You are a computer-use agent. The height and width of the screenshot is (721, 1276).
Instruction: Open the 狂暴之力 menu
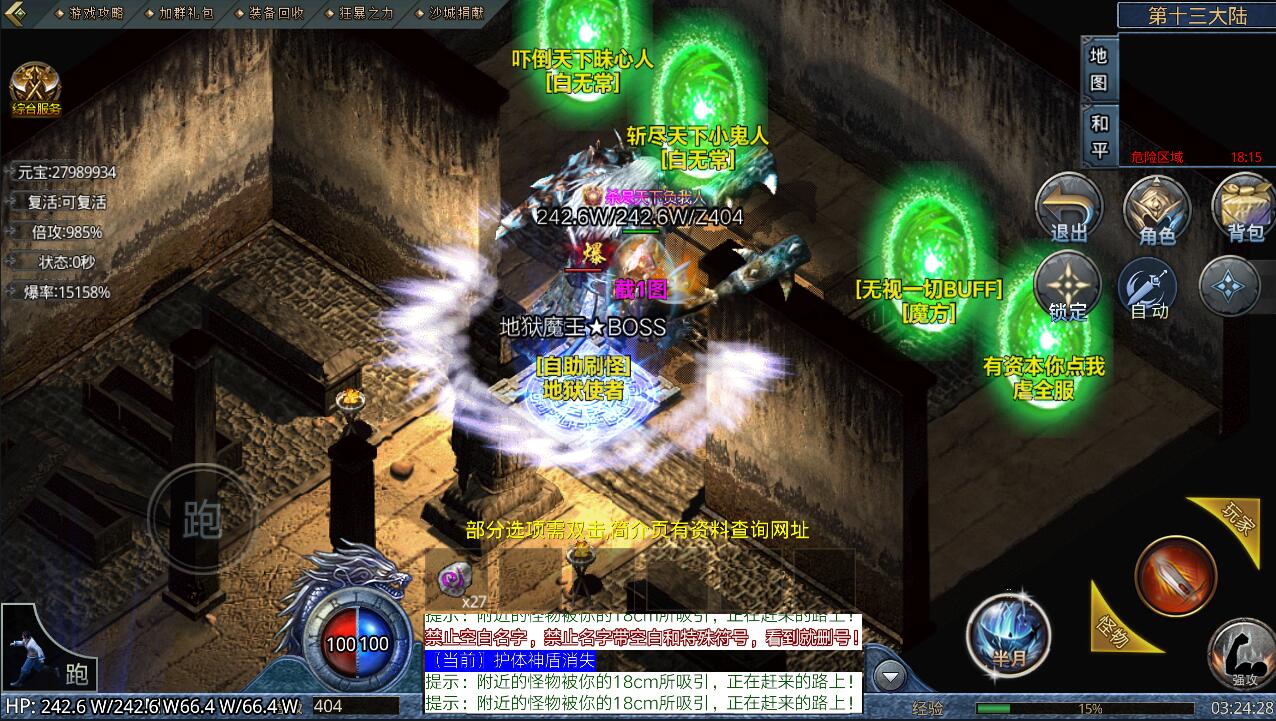[x=366, y=13]
